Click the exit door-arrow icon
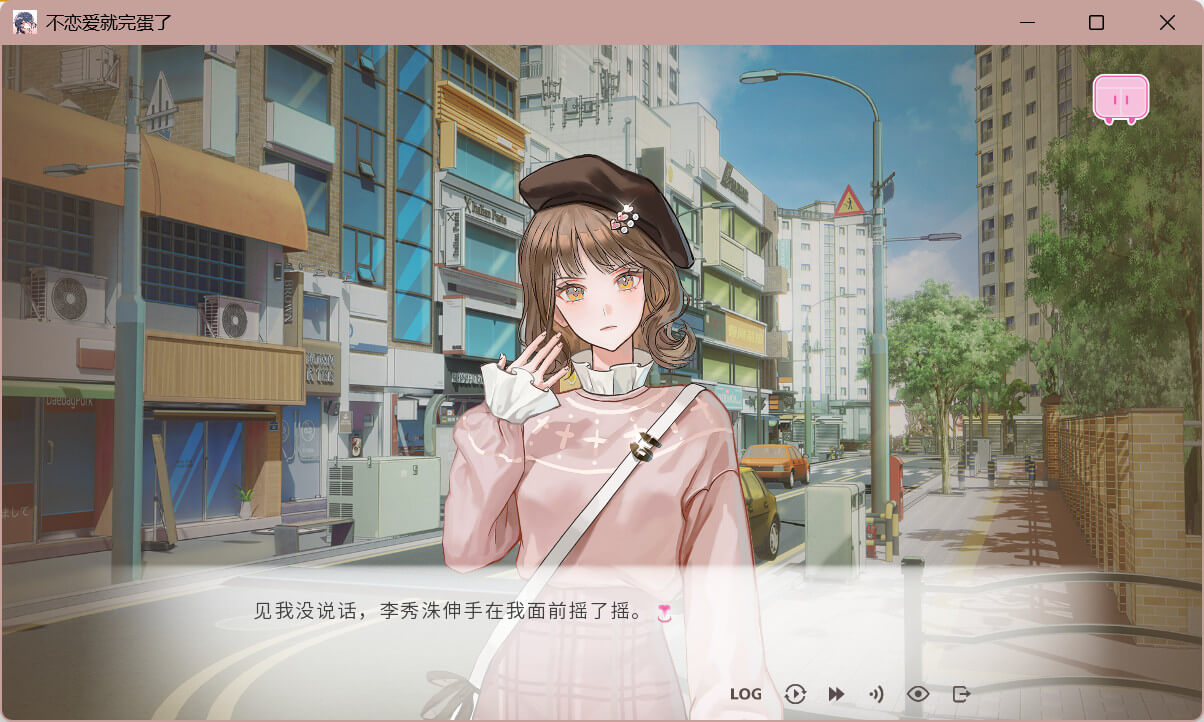Screen dimensions: 1204x722 (961, 694)
